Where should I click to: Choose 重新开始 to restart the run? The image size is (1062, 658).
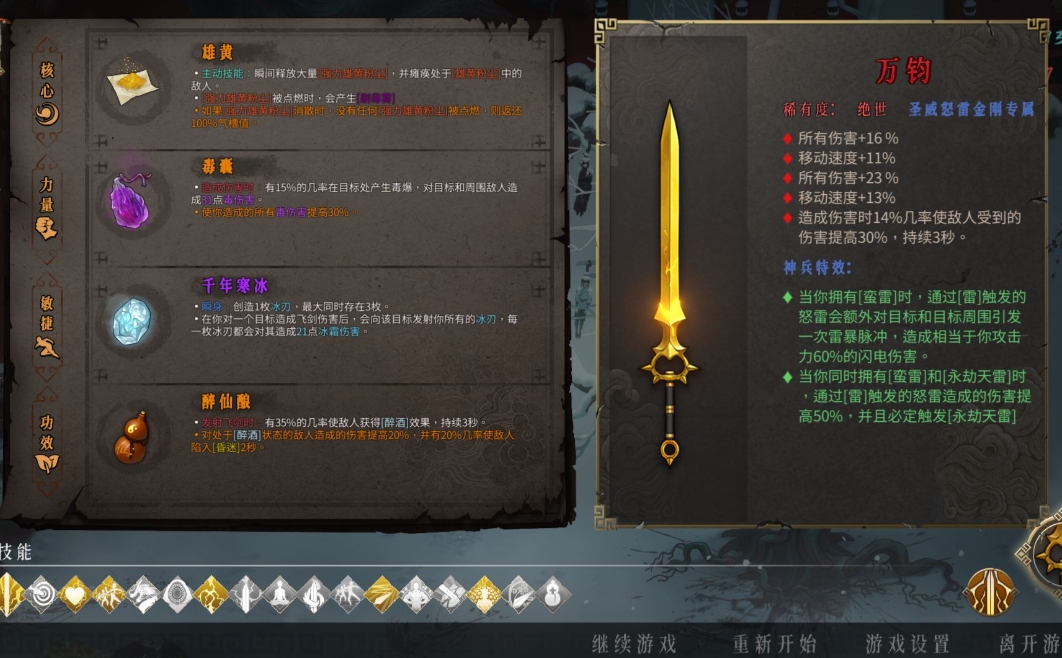tap(775, 643)
